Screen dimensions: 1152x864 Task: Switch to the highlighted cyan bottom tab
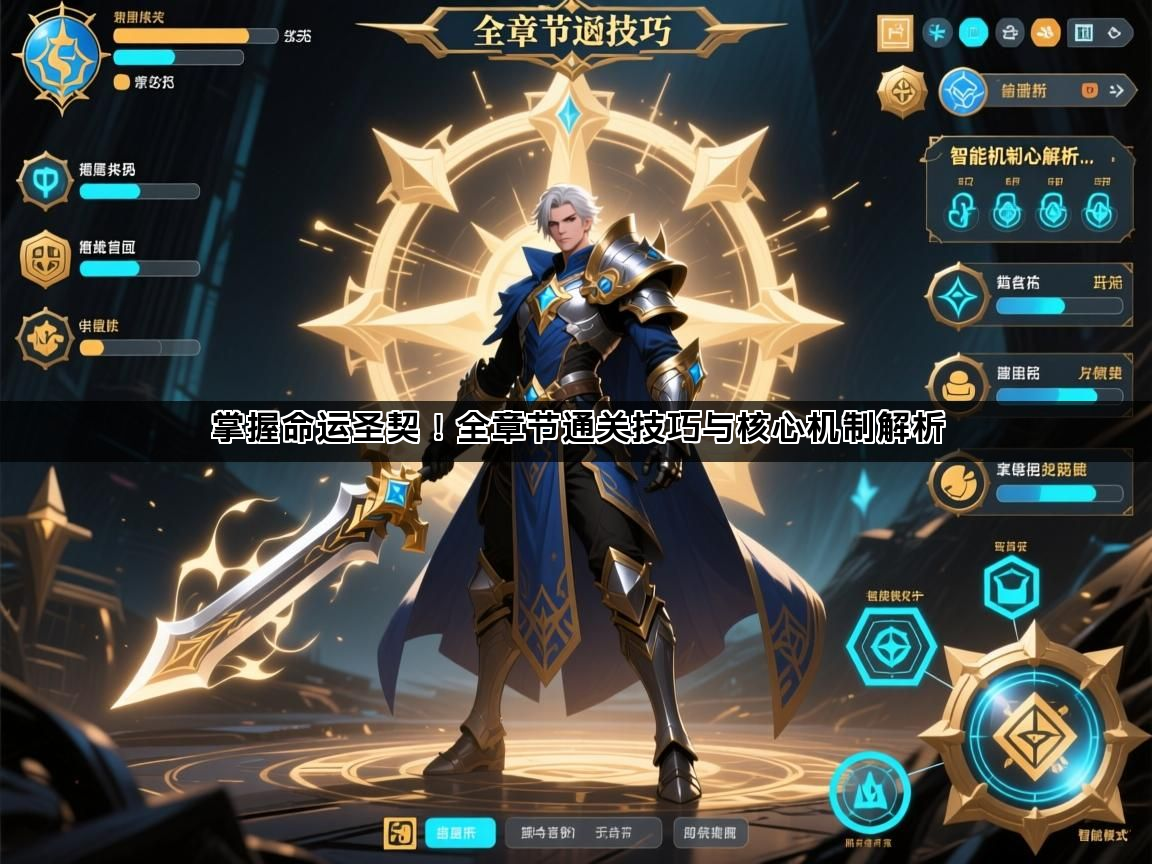pyautogui.click(x=460, y=832)
